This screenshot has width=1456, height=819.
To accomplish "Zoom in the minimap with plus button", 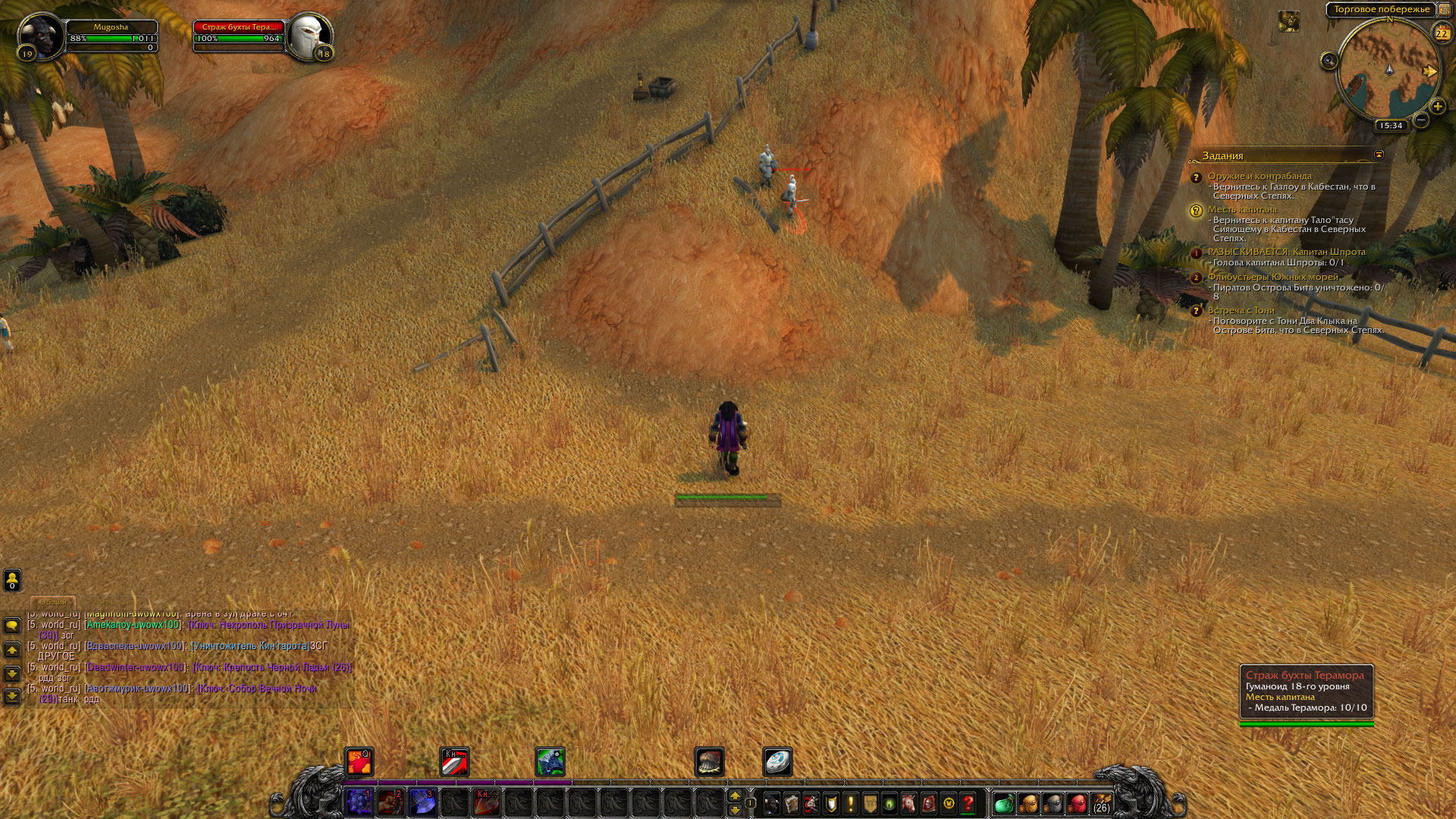I will tap(1436, 107).
